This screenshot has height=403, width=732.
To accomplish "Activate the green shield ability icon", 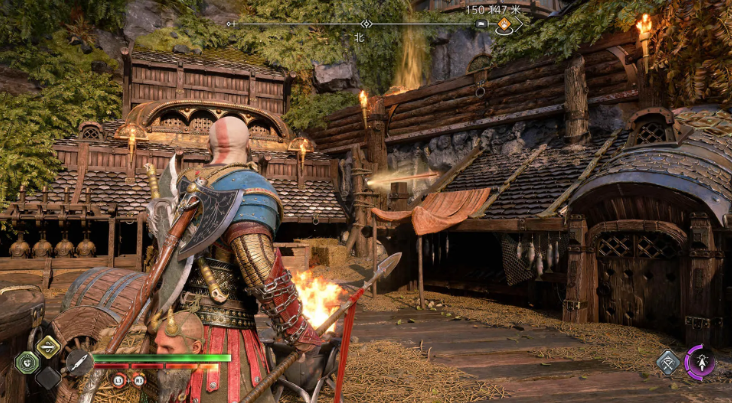I will click(27, 362).
